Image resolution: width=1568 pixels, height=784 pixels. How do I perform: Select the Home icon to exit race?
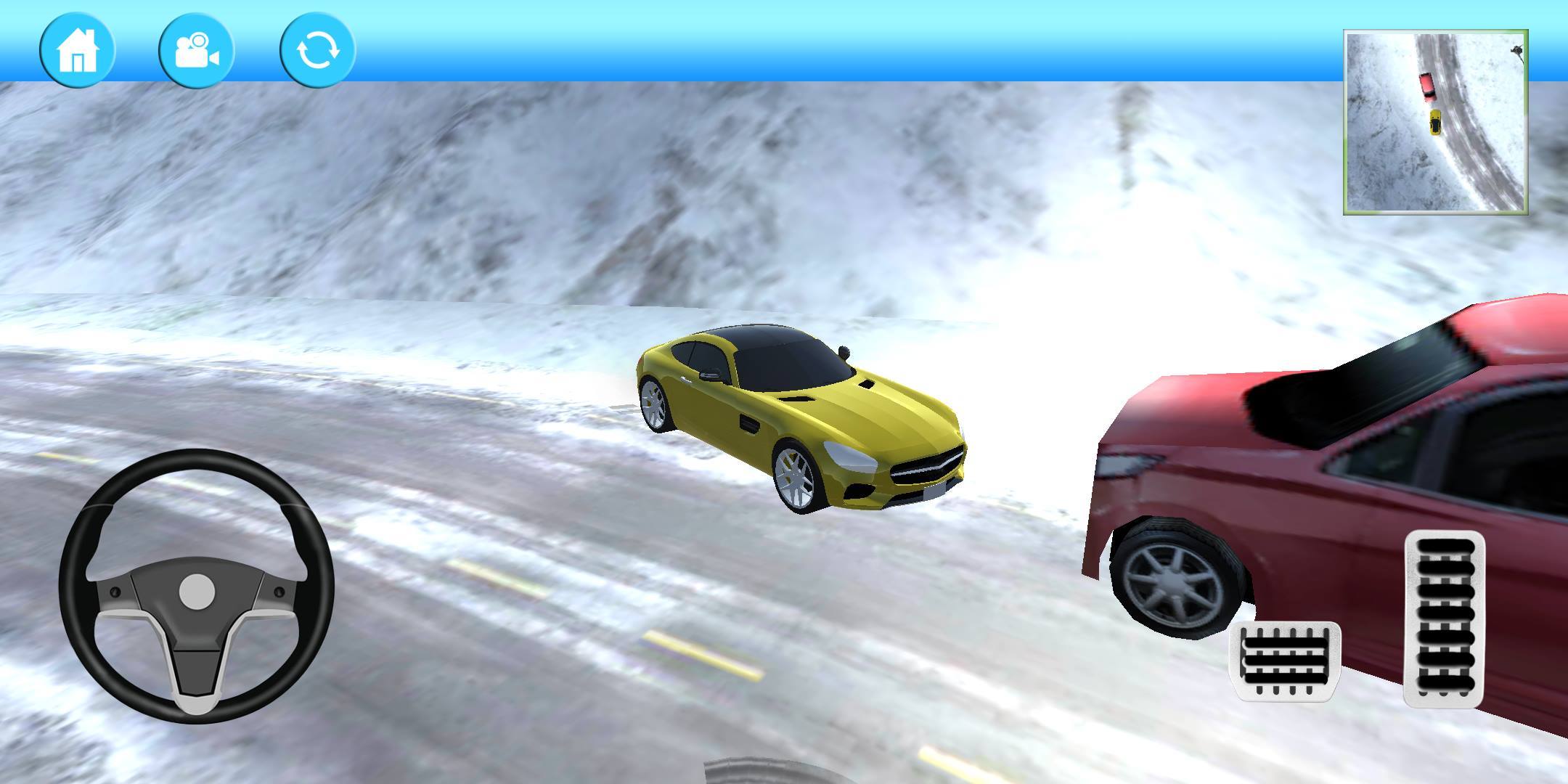(78, 49)
